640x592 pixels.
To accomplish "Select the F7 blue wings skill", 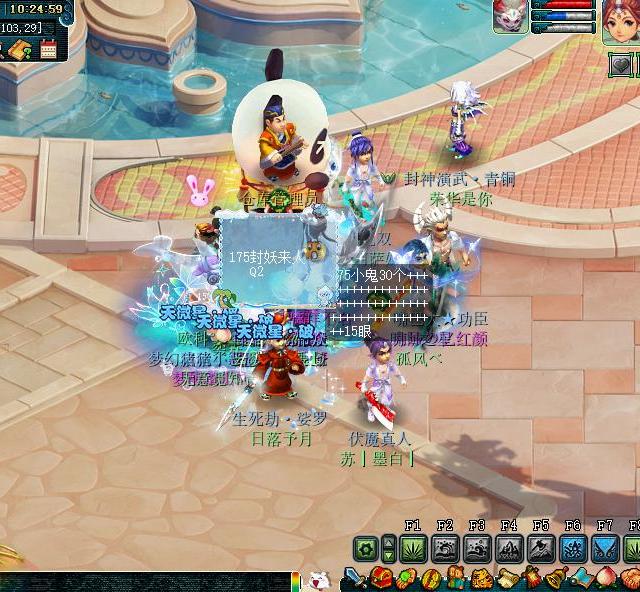I will [x=605, y=549].
